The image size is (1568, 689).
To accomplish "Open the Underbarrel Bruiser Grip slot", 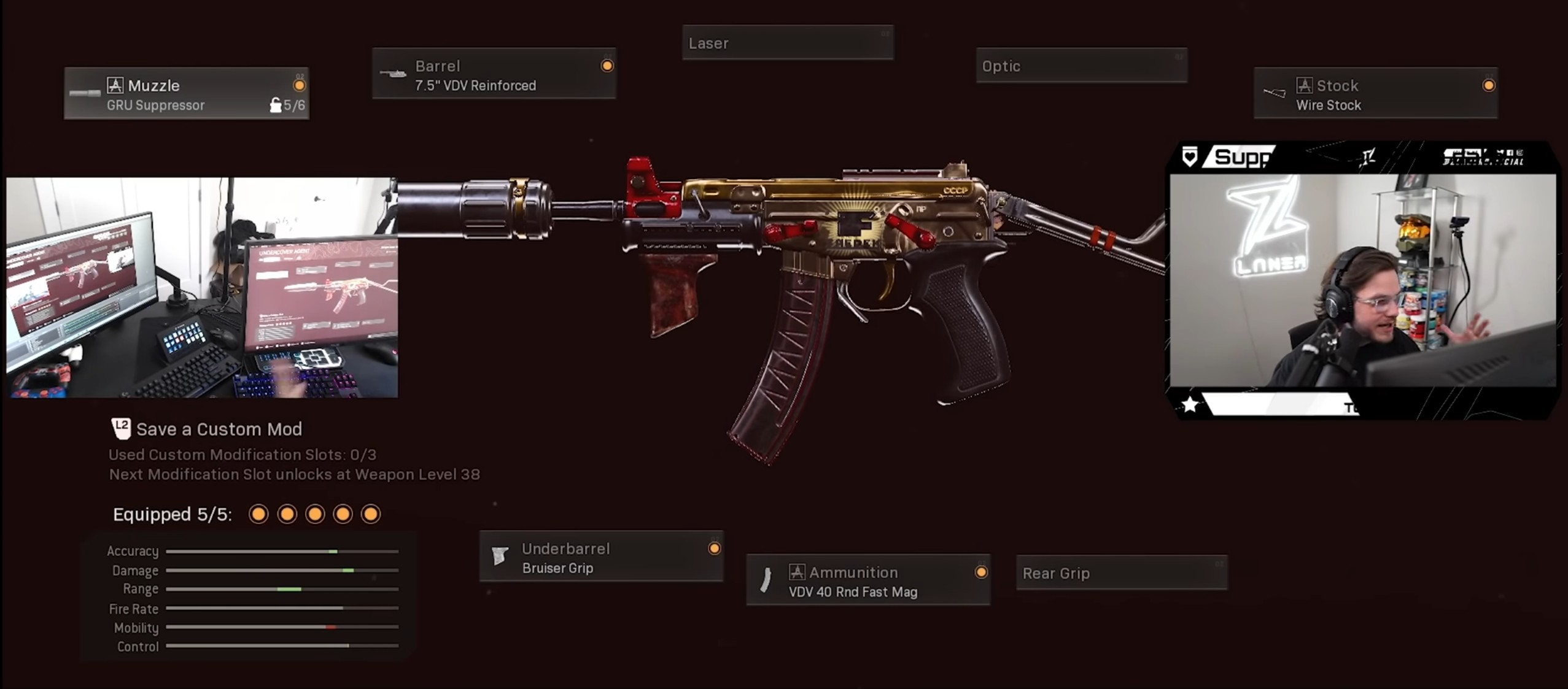I will (601, 557).
